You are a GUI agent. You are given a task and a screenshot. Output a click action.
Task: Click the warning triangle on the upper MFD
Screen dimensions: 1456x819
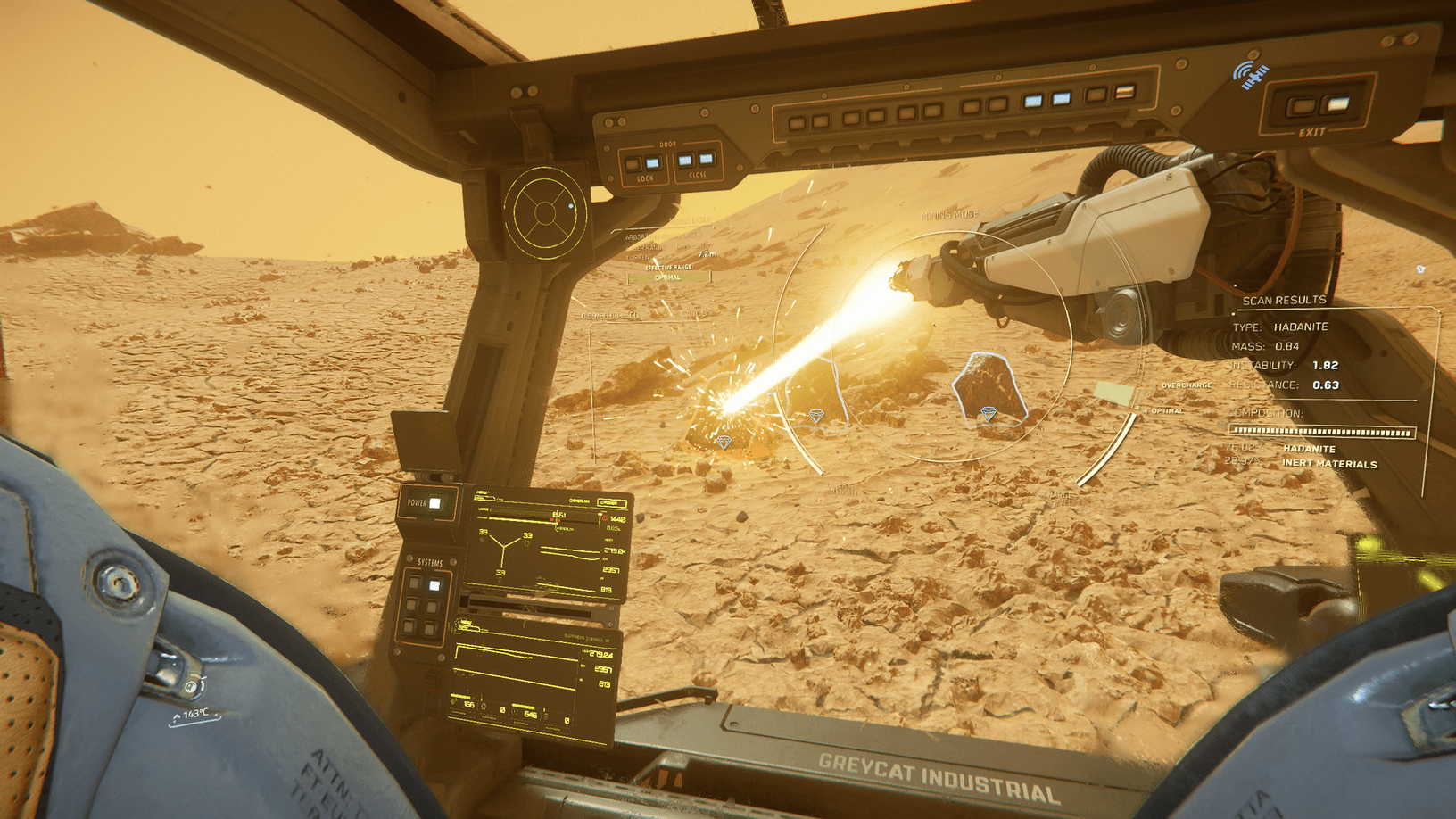click(605, 517)
